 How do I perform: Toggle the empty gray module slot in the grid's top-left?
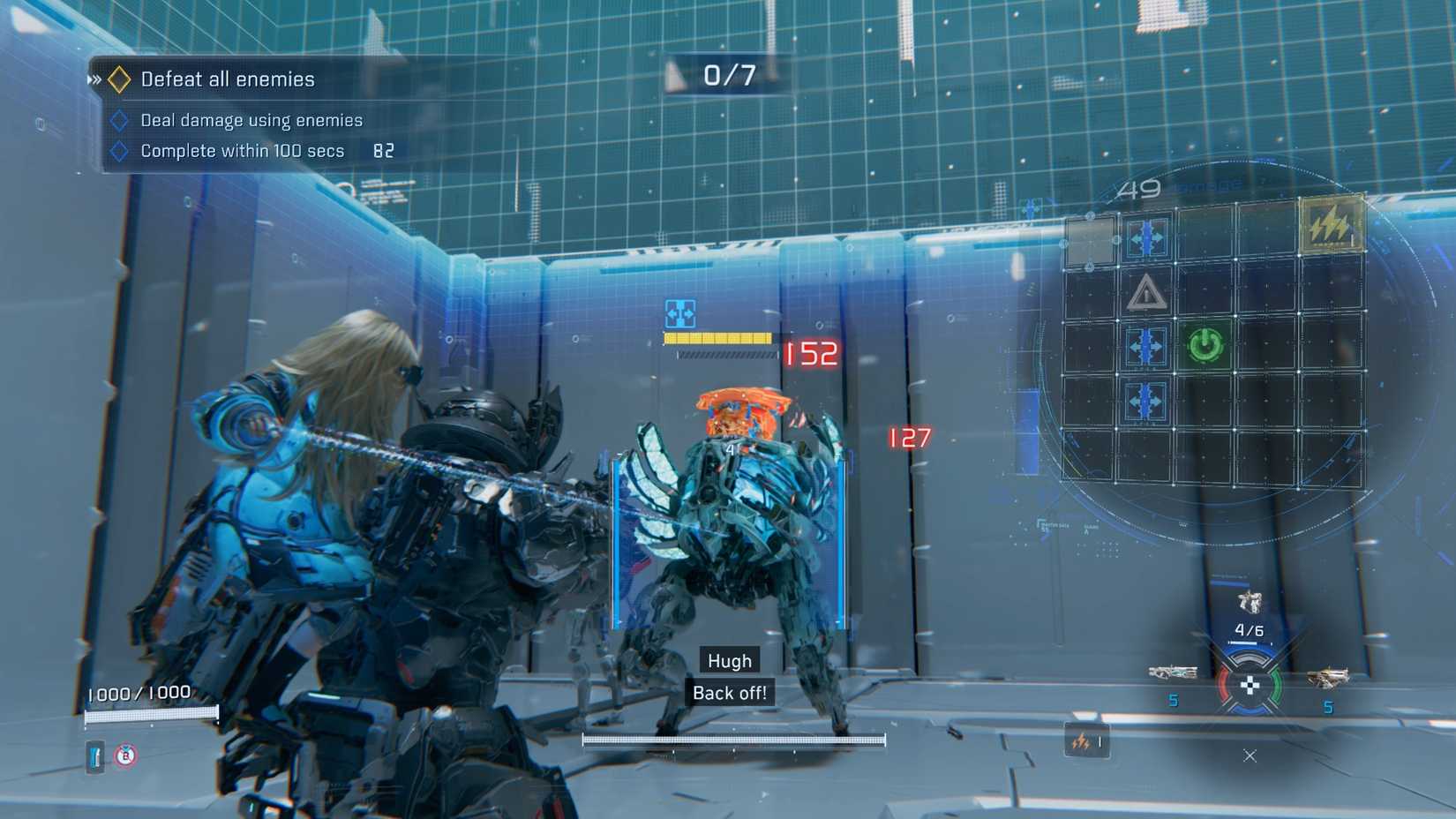click(x=1089, y=236)
